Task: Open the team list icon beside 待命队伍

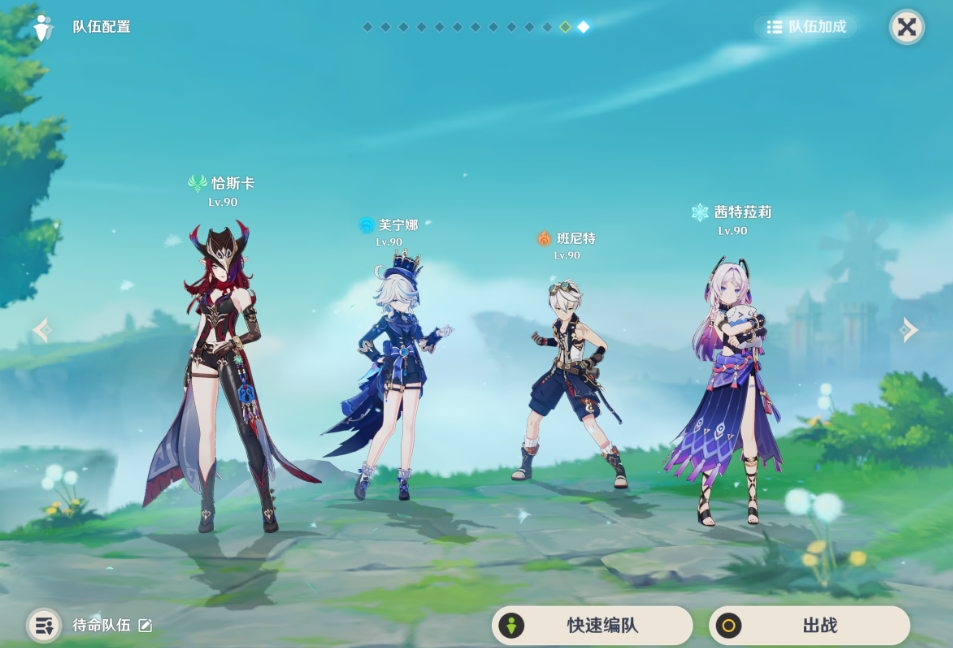Action: pyautogui.click(x=43, y=625)
